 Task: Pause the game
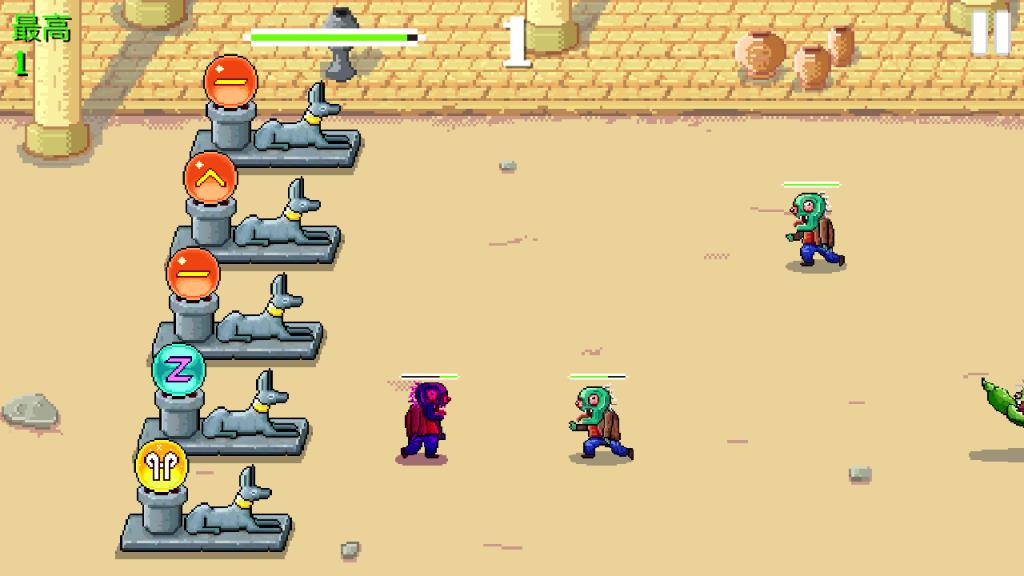[990, 32]
